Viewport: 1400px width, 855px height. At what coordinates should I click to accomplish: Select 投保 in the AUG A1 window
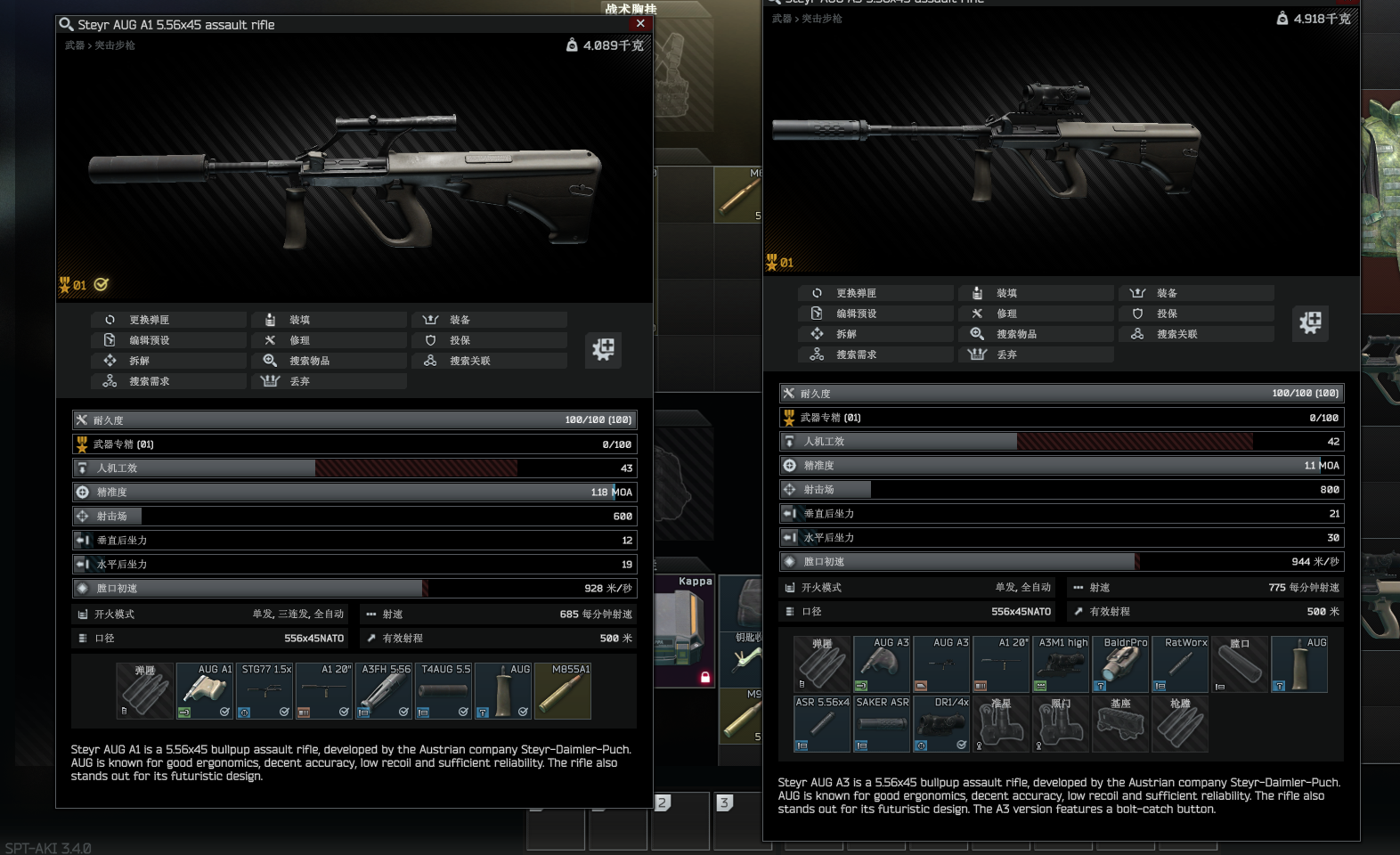pyautogui.click(x=460, y=340)
